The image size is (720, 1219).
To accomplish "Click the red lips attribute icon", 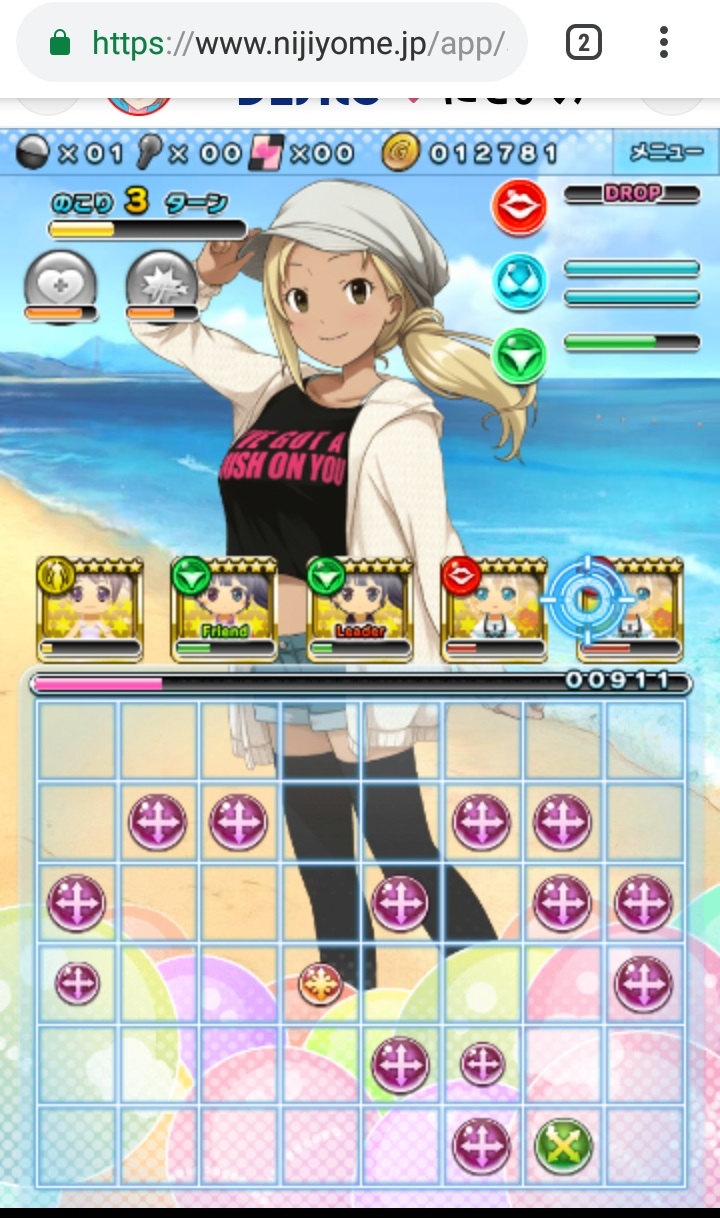I will 519,207.
